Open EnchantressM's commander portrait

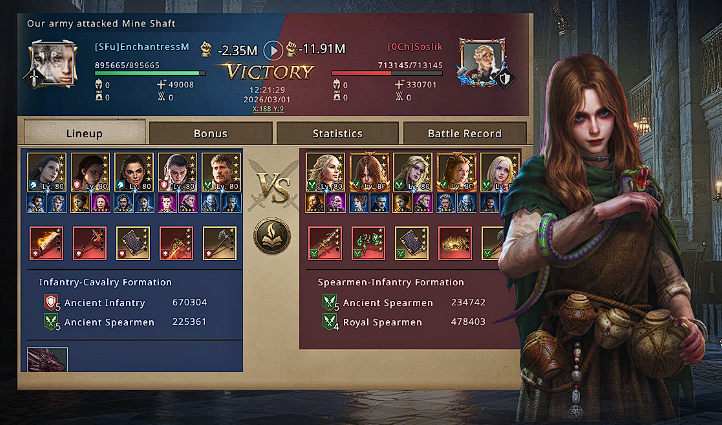tap(49, 64)
